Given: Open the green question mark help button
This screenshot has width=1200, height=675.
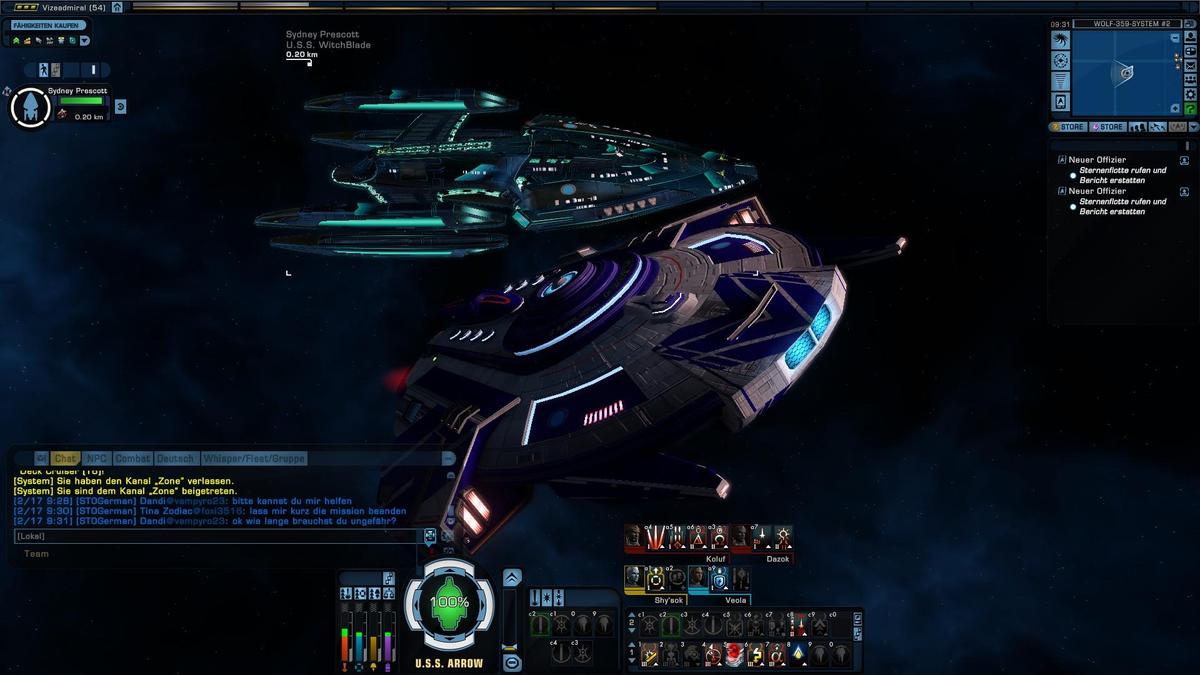Looking at the screenshot, I should click(1191, 109).
